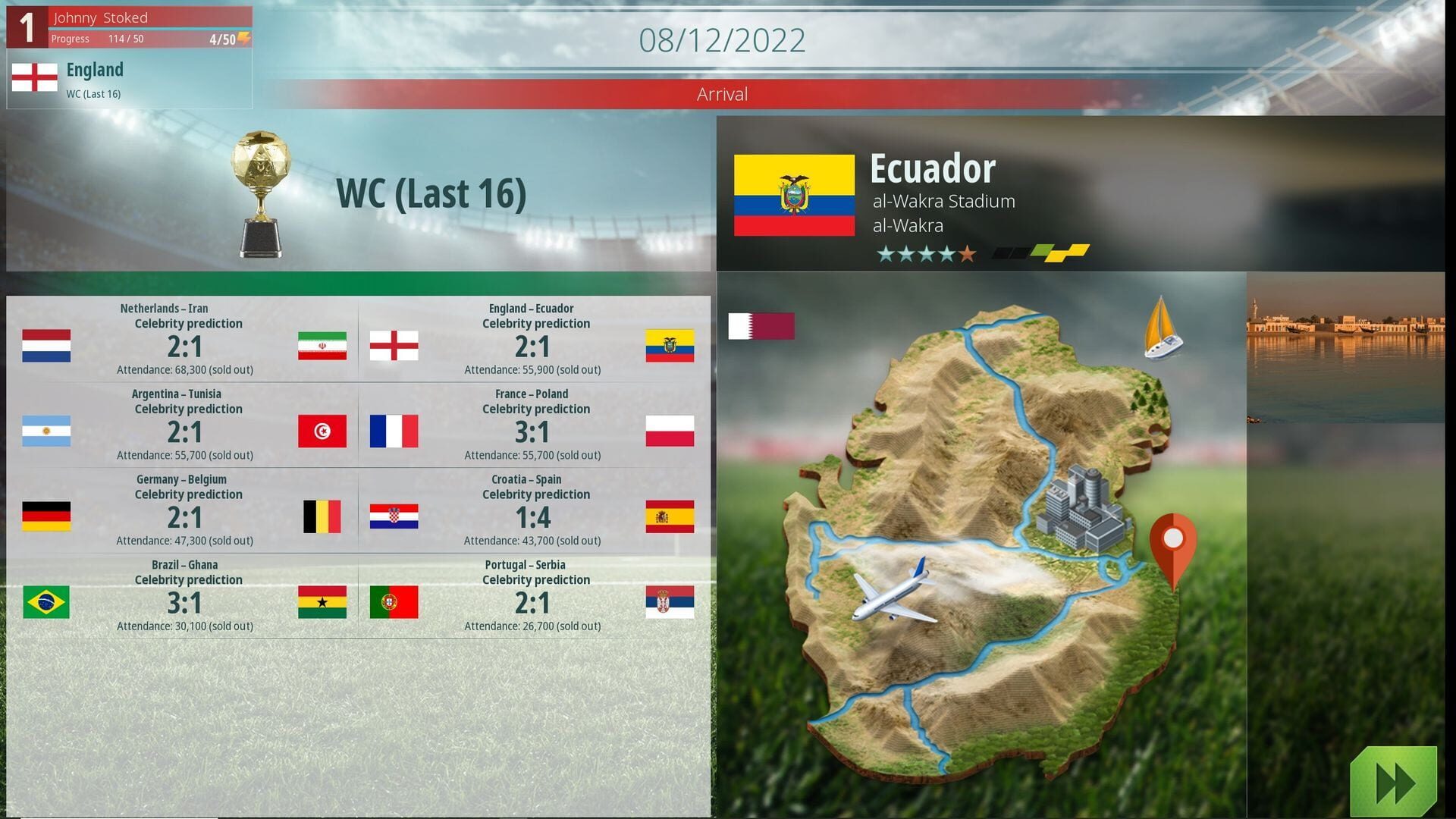Click the Arrival banner
The image size is (1456, 819).
(x=723, y=94)
